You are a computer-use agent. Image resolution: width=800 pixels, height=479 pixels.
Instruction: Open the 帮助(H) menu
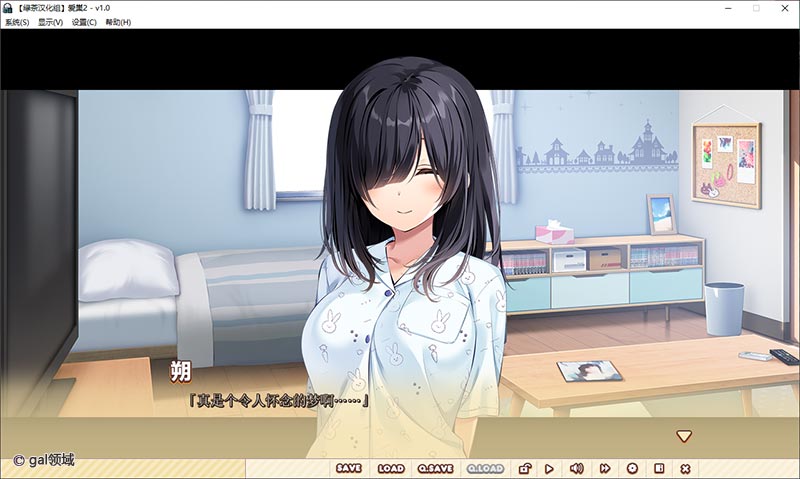tap(118, 22)
